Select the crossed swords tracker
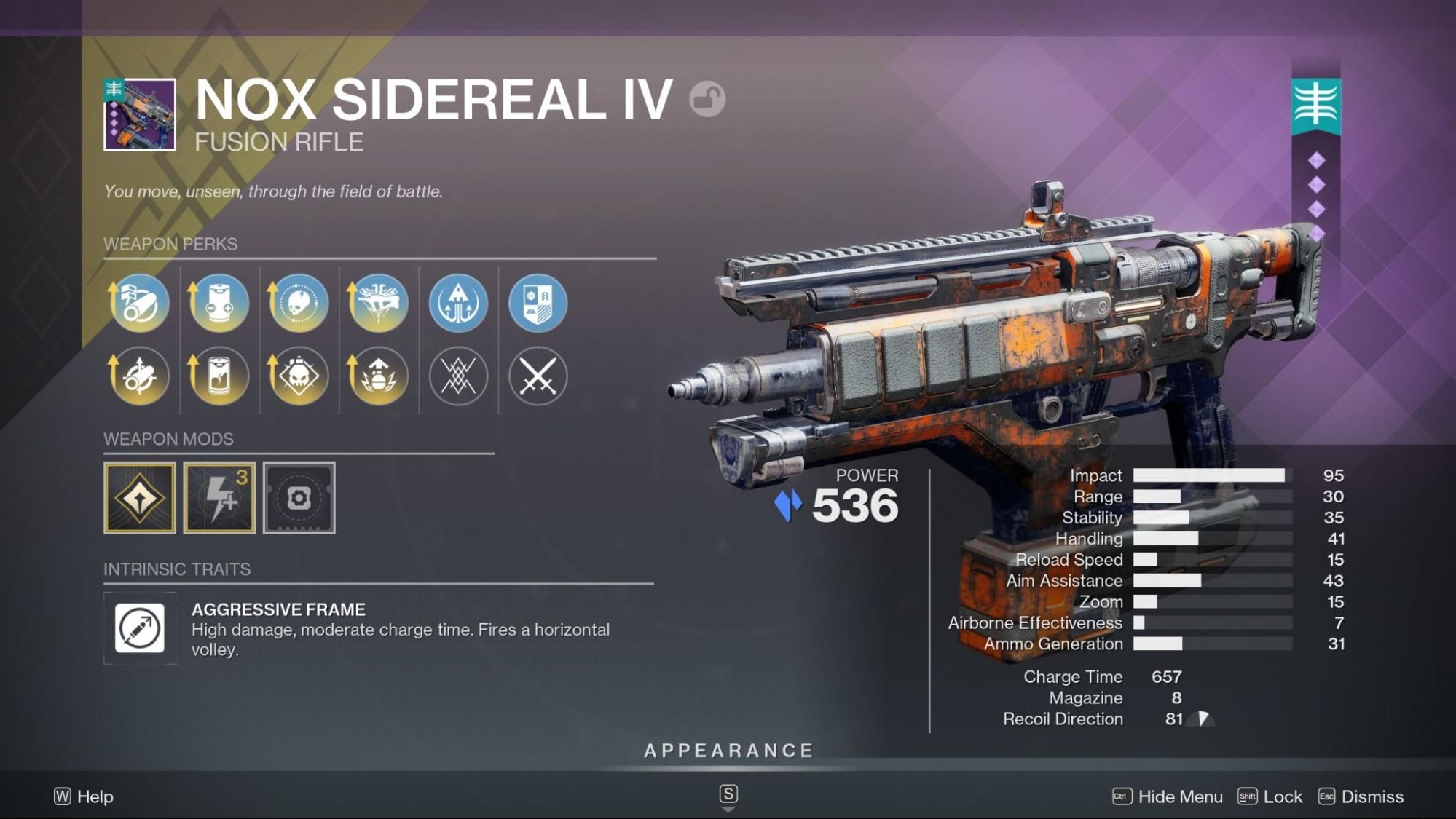This screenshot has width=1456, height=819. 538,376
